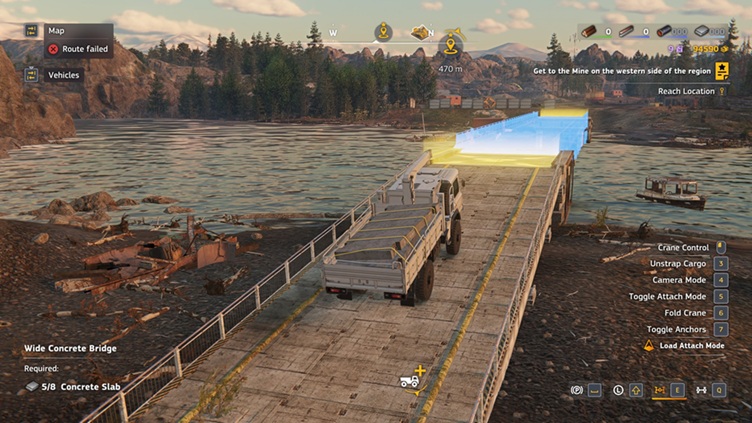Toggle the all-wheel drive icon
This screenshot has width=752, height=423.
701,390
